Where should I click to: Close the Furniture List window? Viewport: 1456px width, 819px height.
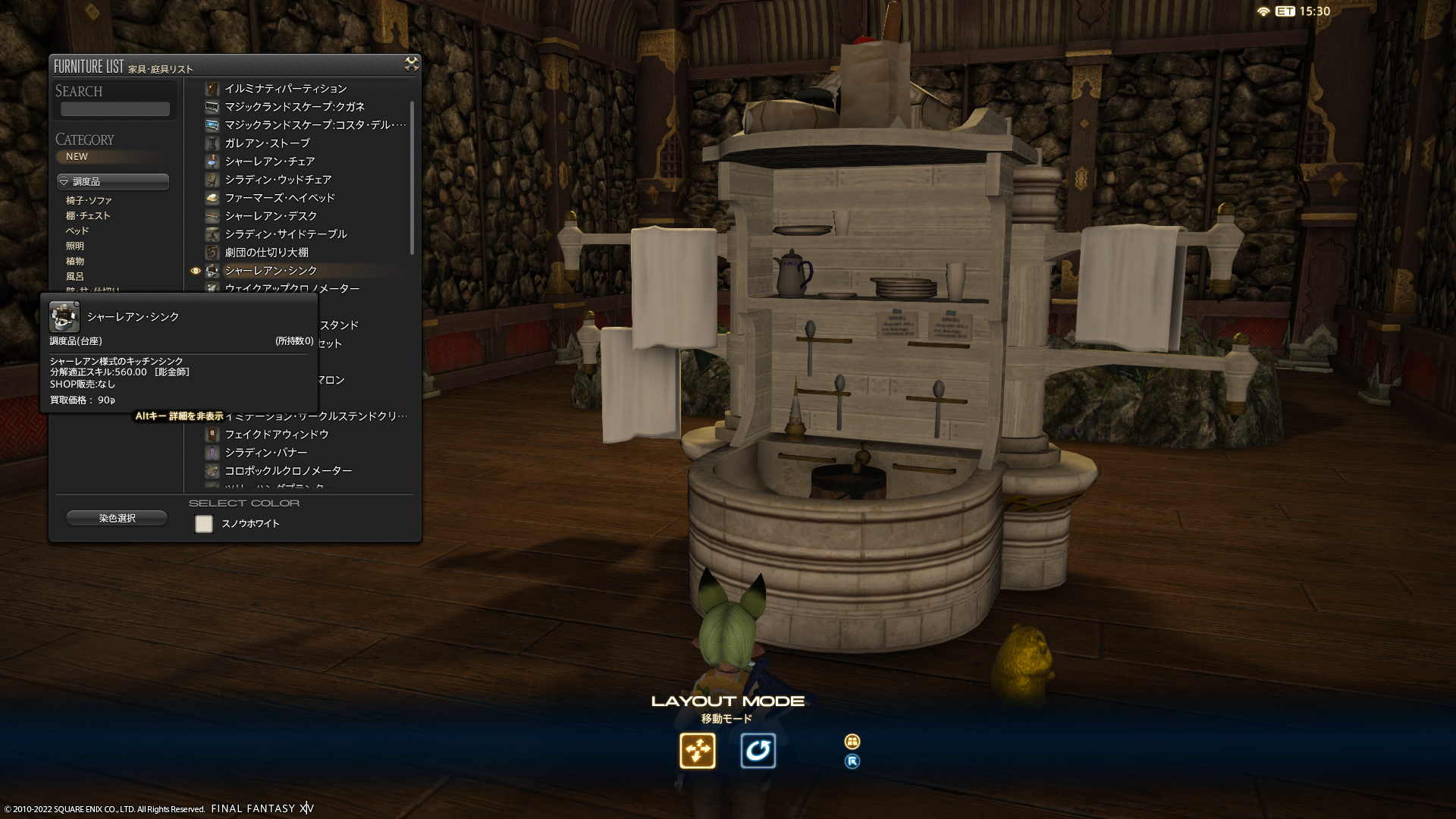click(411, 64)
